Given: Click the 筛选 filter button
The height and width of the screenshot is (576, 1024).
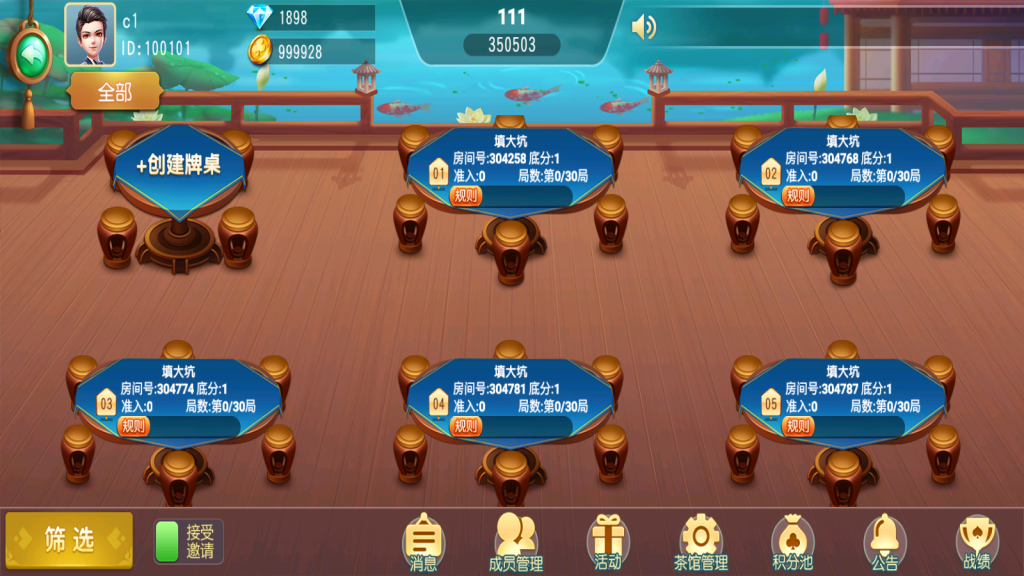Looking at the screenshot, I should (69, 541).
